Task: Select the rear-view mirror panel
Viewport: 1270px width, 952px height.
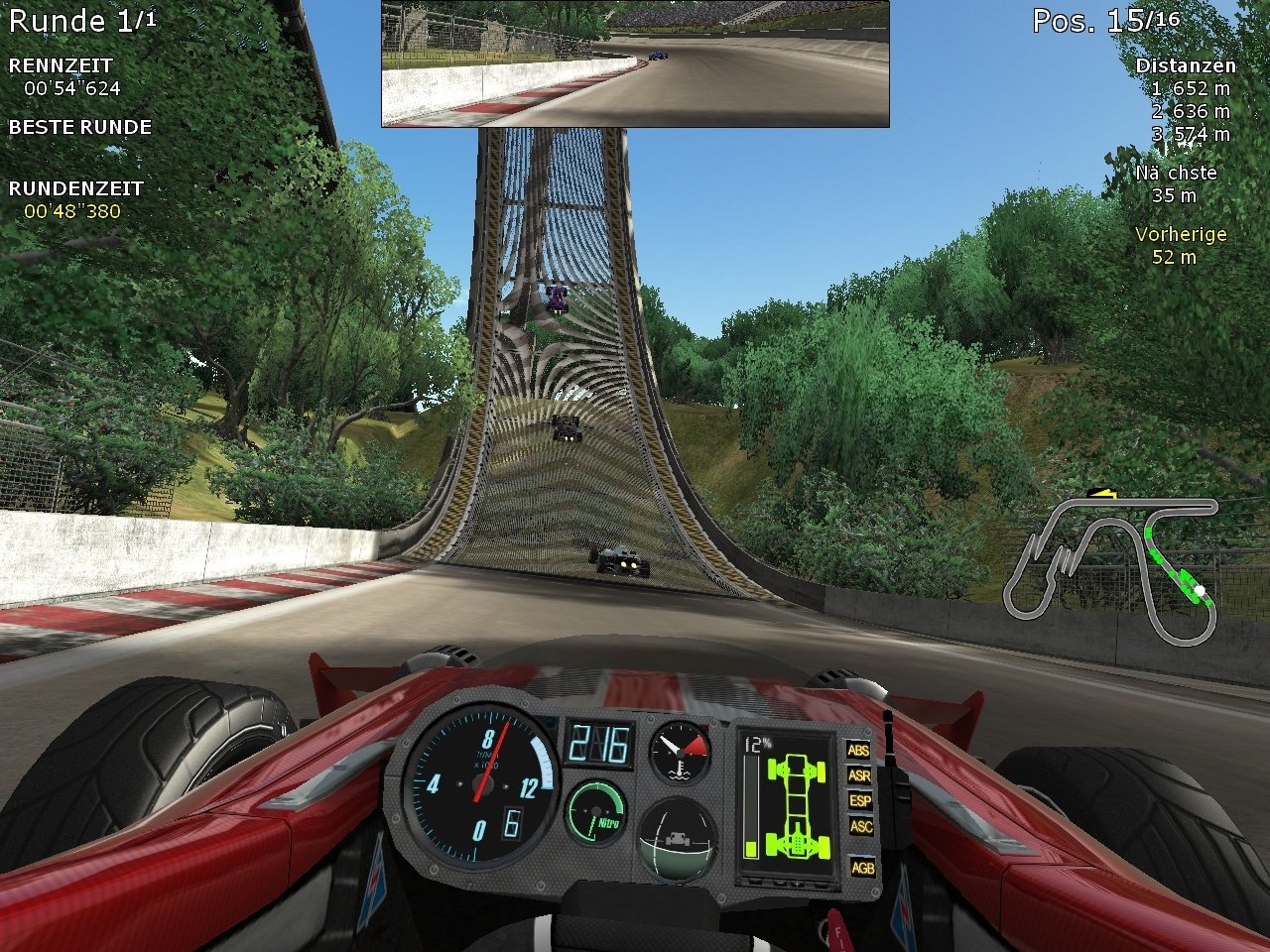Action: [635, 63]
